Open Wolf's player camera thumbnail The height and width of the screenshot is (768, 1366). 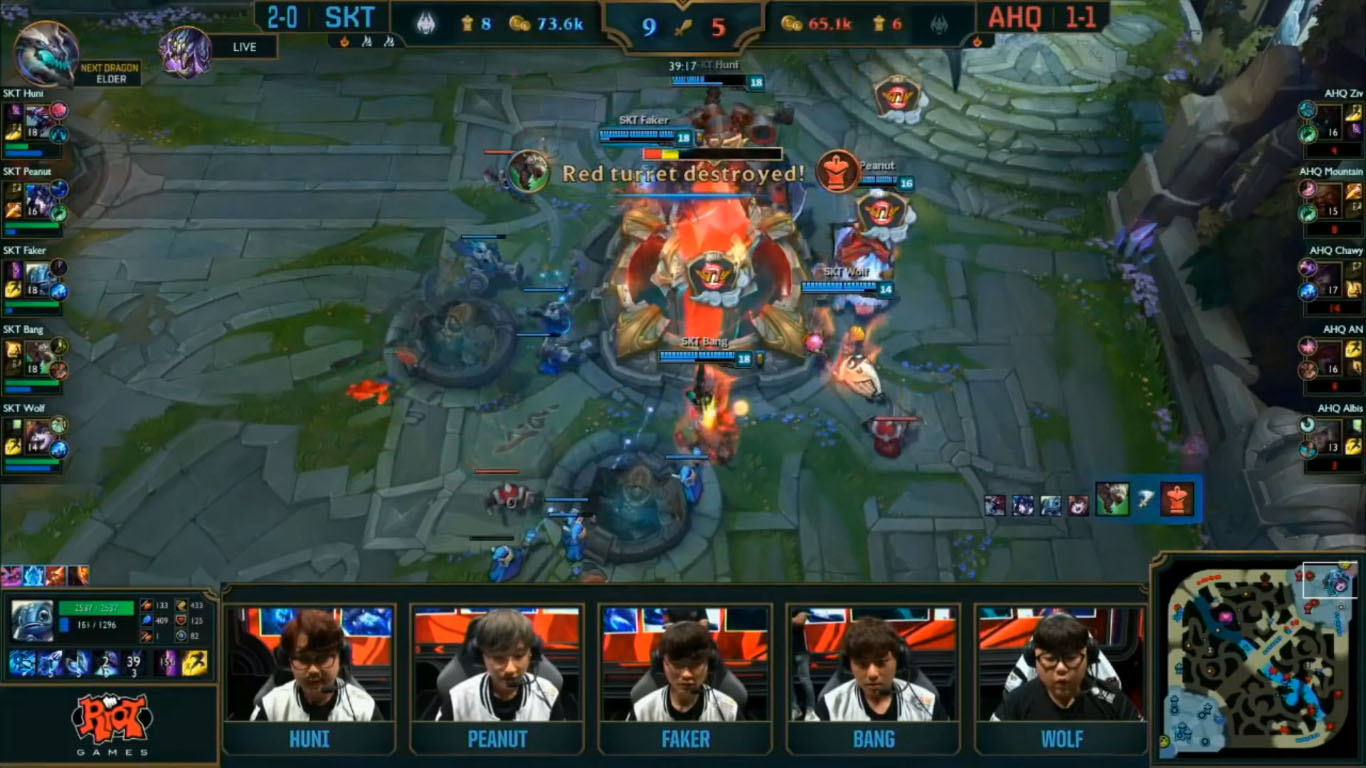[1061, 663]
